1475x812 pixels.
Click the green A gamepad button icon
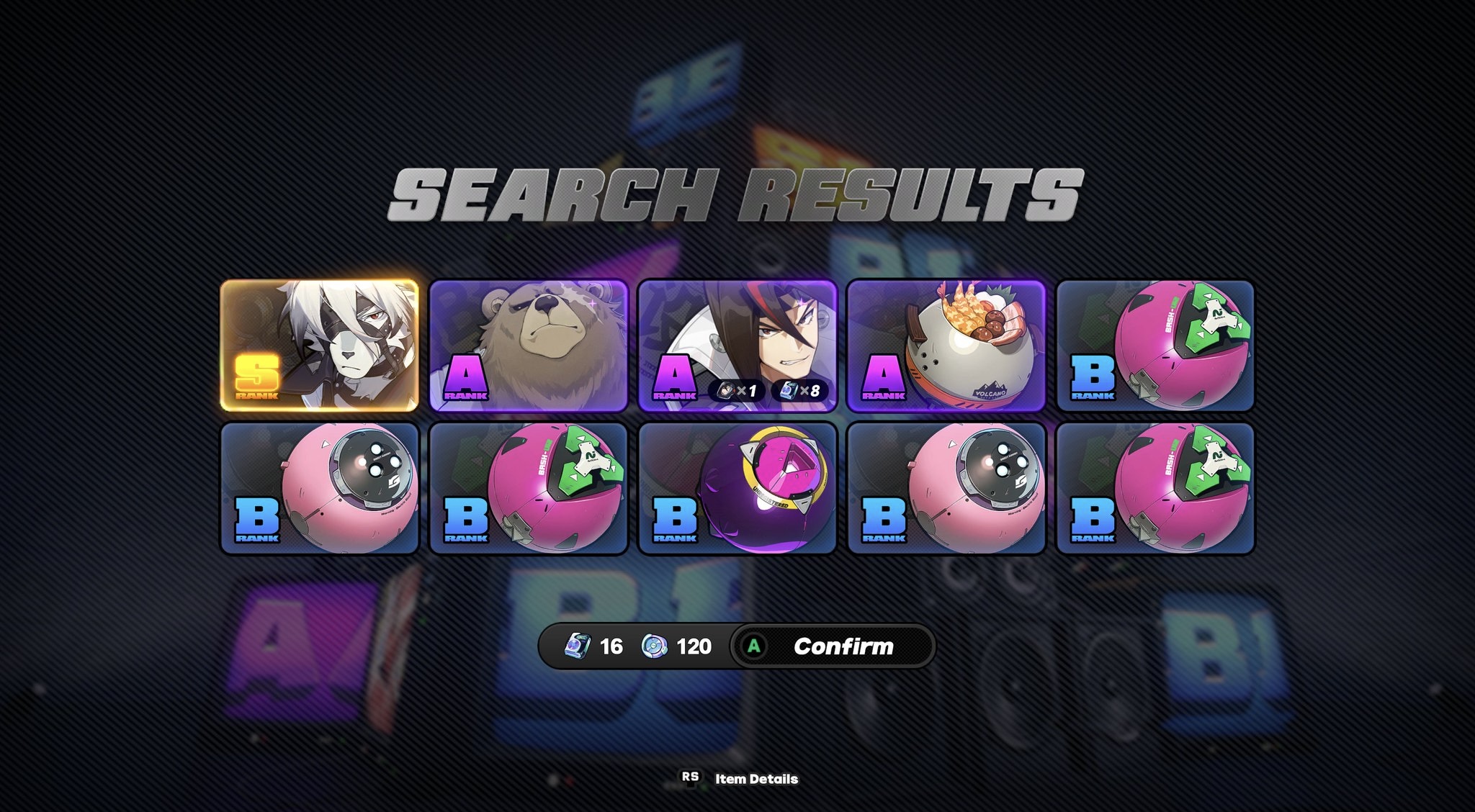coord(756,645)
